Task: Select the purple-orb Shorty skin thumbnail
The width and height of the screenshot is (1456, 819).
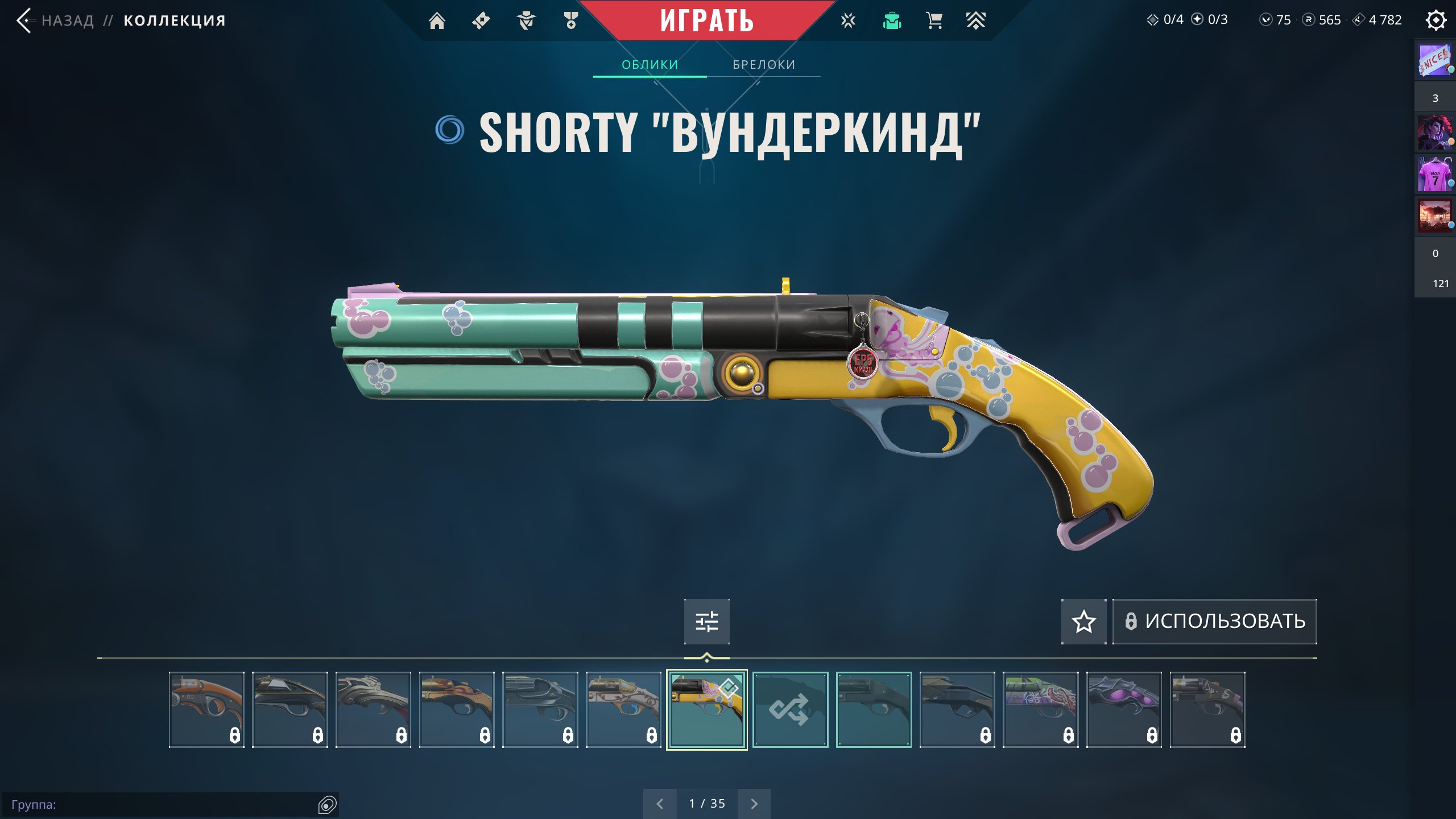Action: pos(1124,709)
